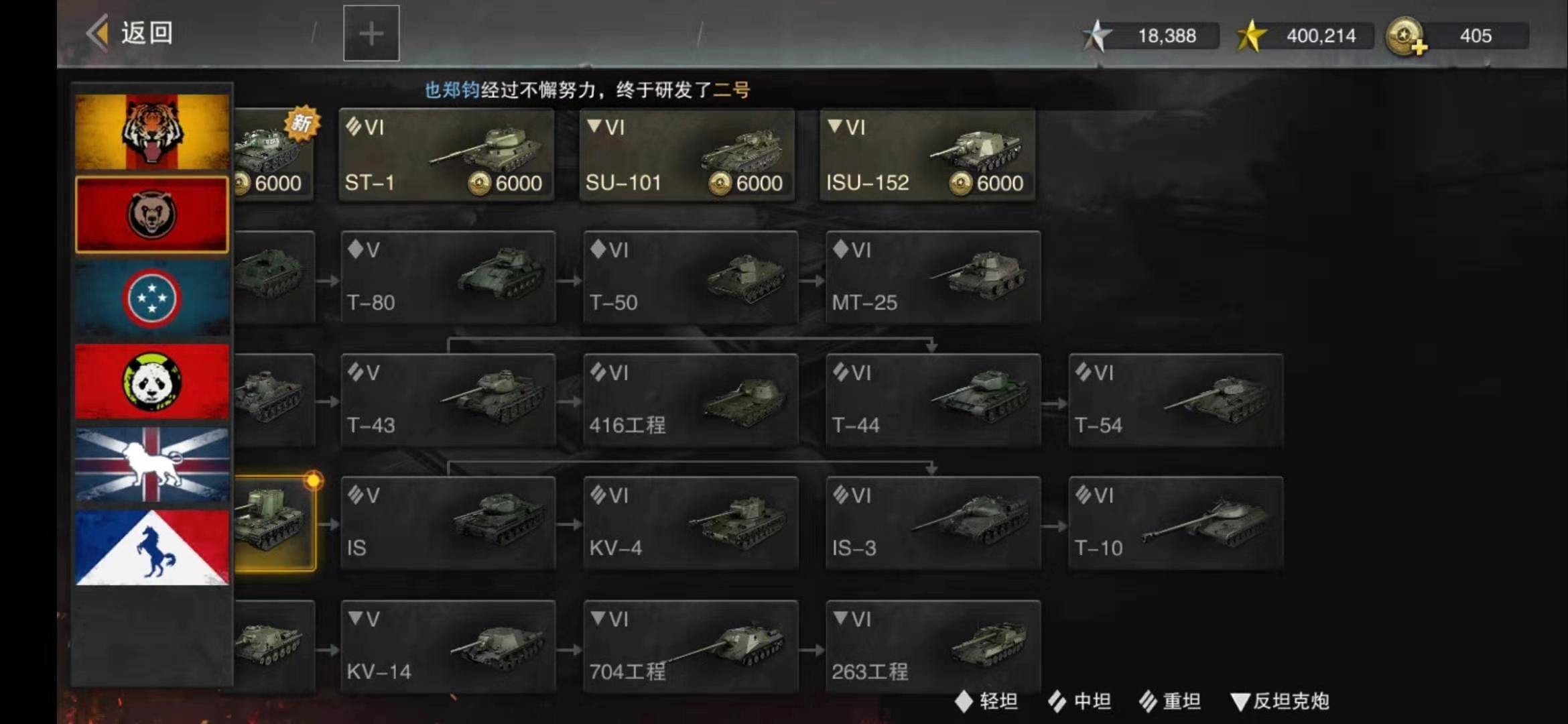Open the panda emblem nation tree
Viewport: 1568px width, 724px height.
pyautogui.click(x=151, y=379)
